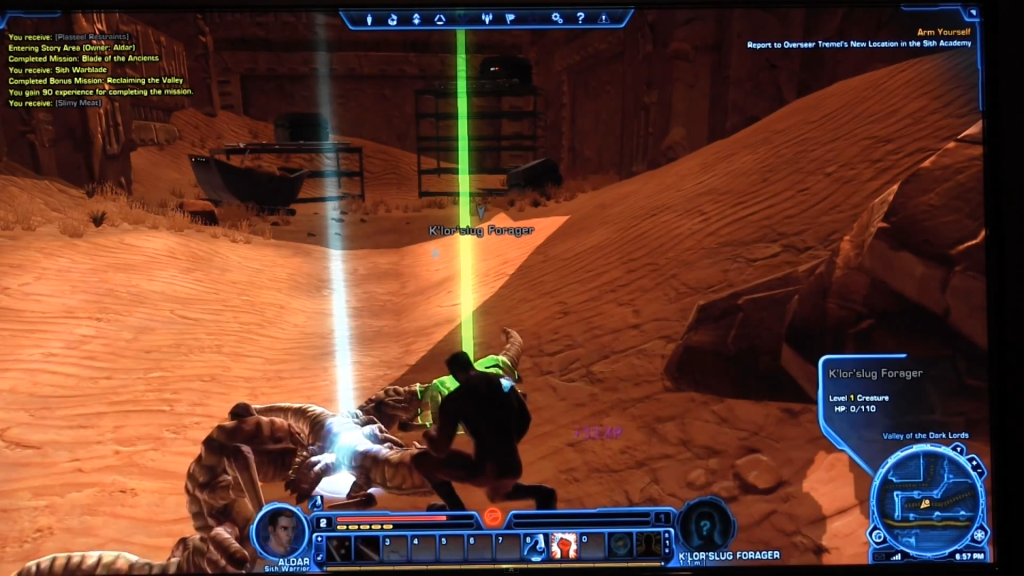Viewport: 1024px width, 576px height.
Task: Activate the first lightsaber strike ability
Action: (340, 546)
